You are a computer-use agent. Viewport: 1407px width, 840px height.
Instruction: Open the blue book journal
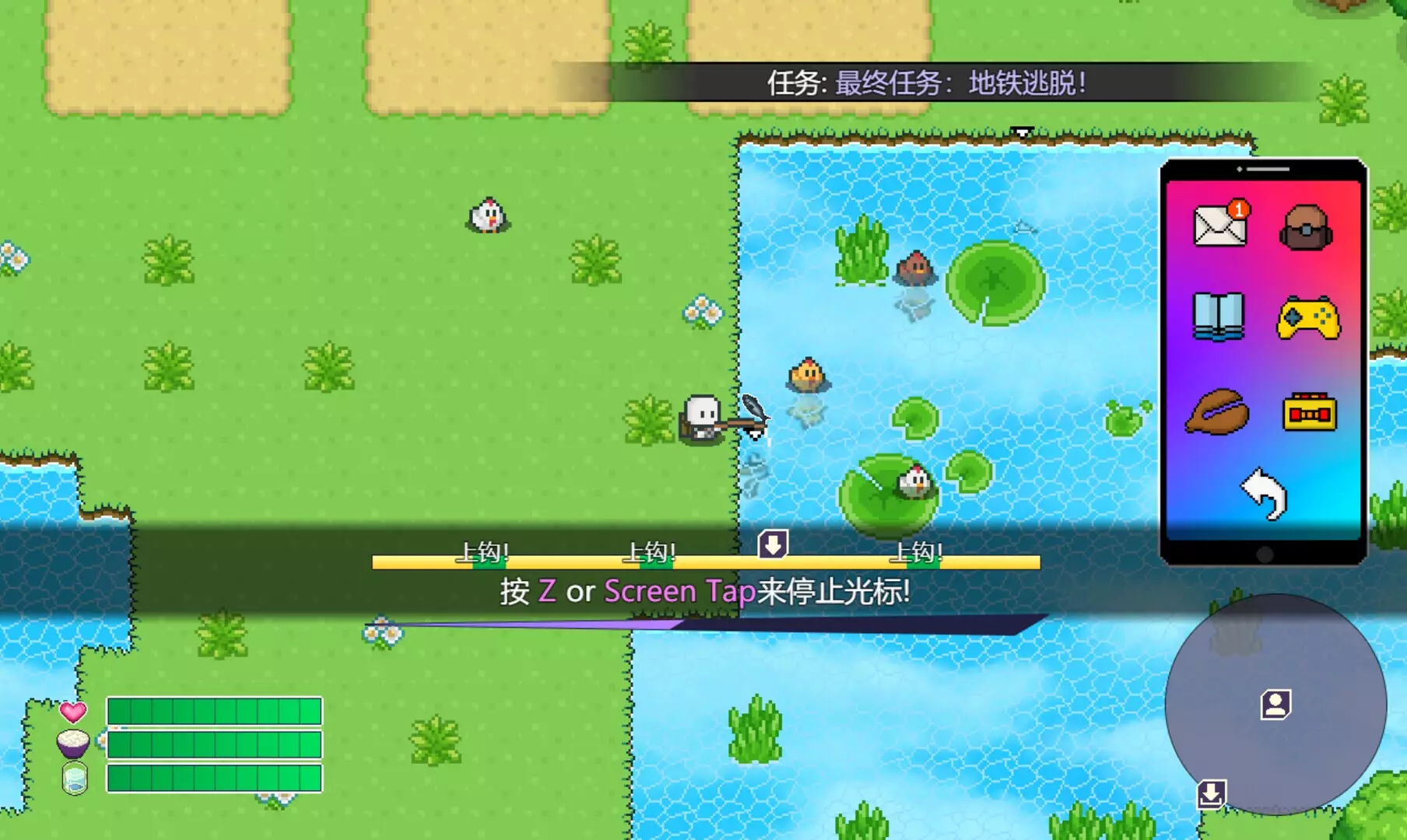click(1218, 317)
